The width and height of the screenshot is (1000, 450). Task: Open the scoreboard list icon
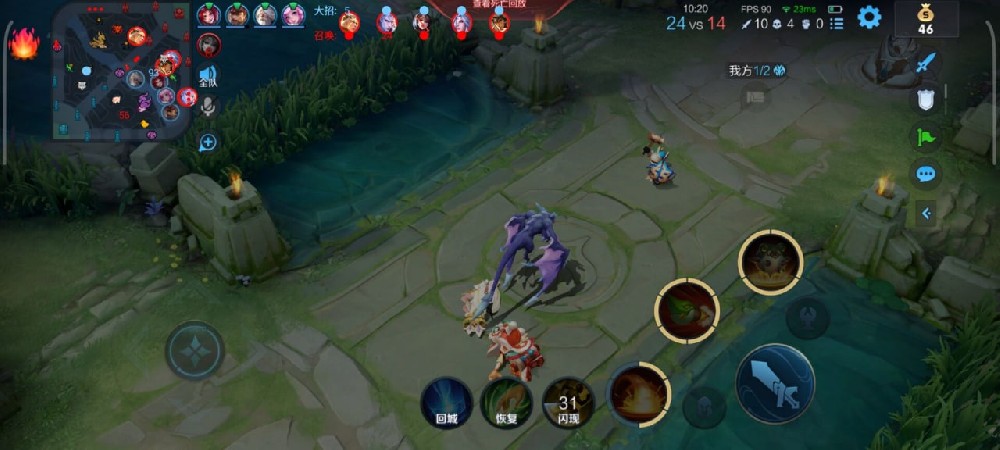point(836,22)
